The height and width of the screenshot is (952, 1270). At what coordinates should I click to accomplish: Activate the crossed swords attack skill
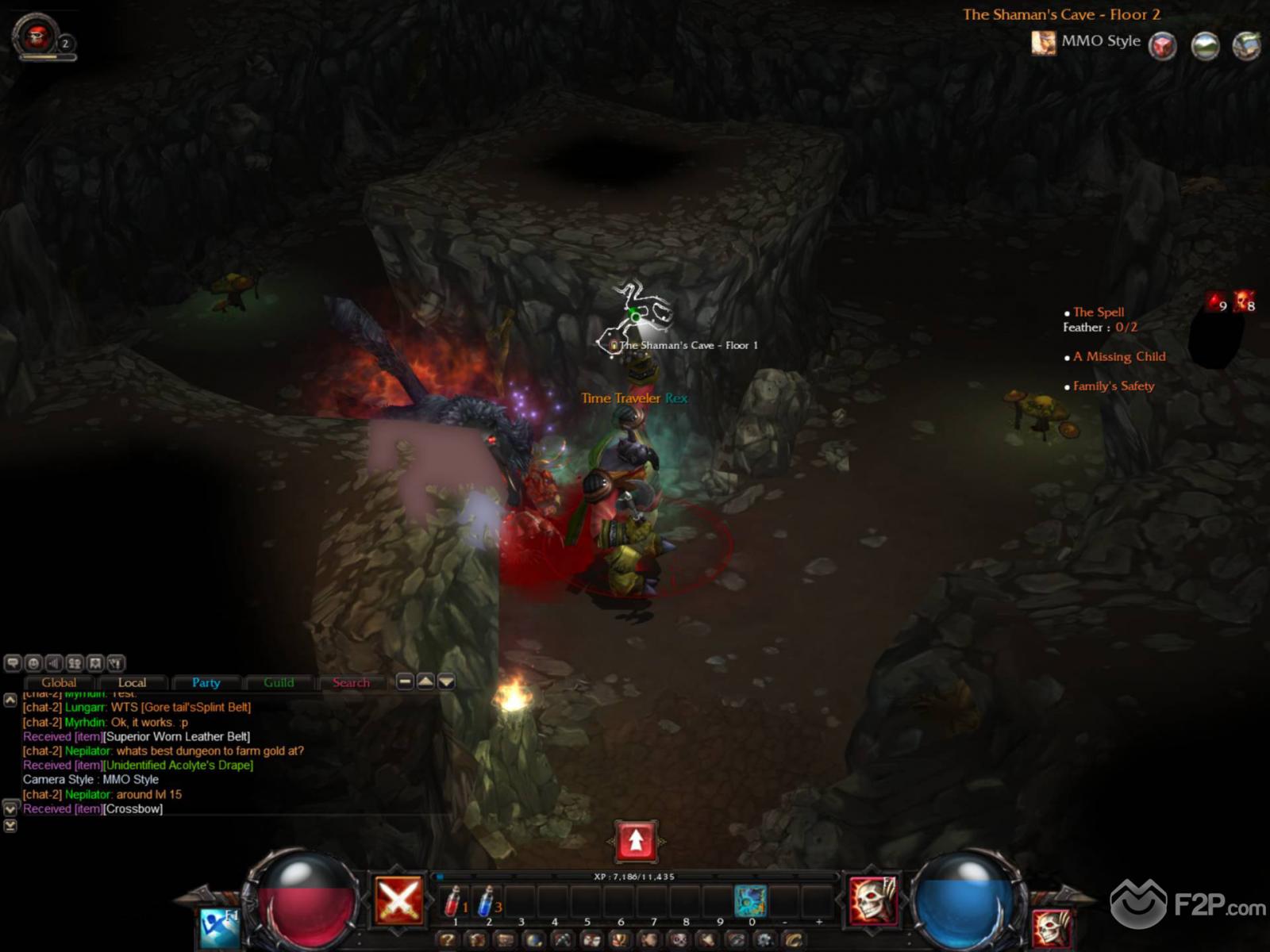tap(398, 900)
